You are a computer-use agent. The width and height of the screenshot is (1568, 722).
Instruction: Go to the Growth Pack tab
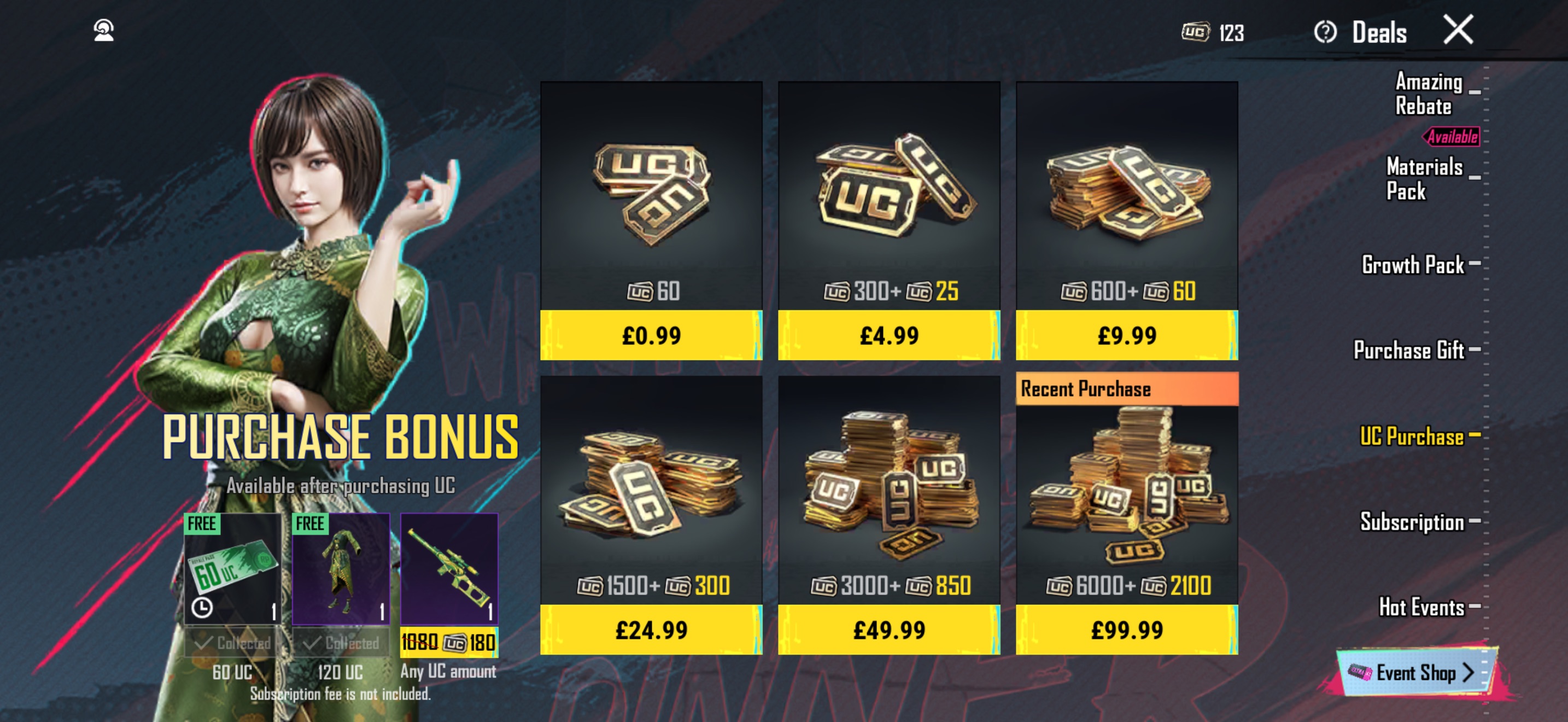point(1413,265)
